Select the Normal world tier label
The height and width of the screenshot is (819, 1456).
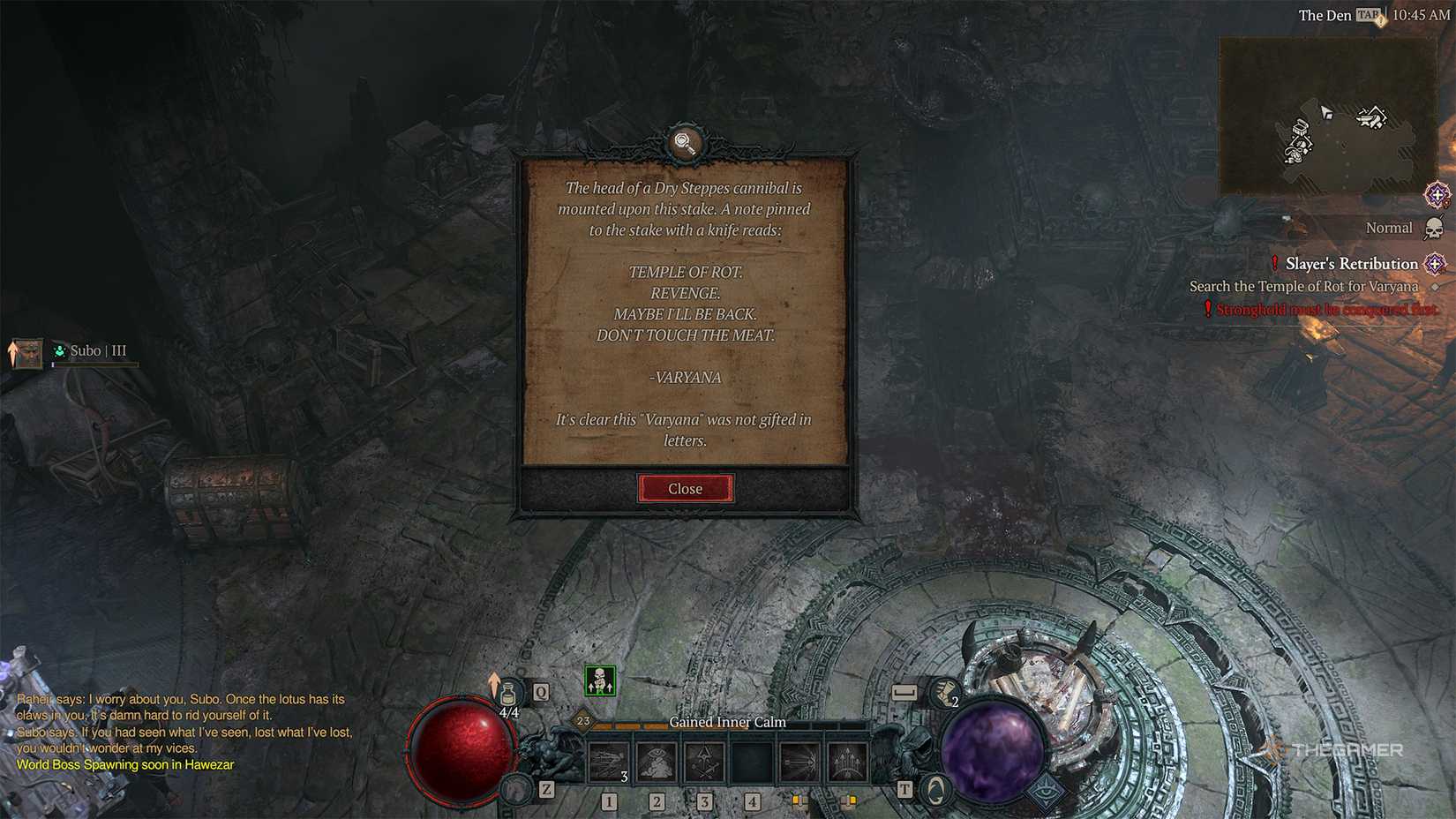tap(1389, 228)
